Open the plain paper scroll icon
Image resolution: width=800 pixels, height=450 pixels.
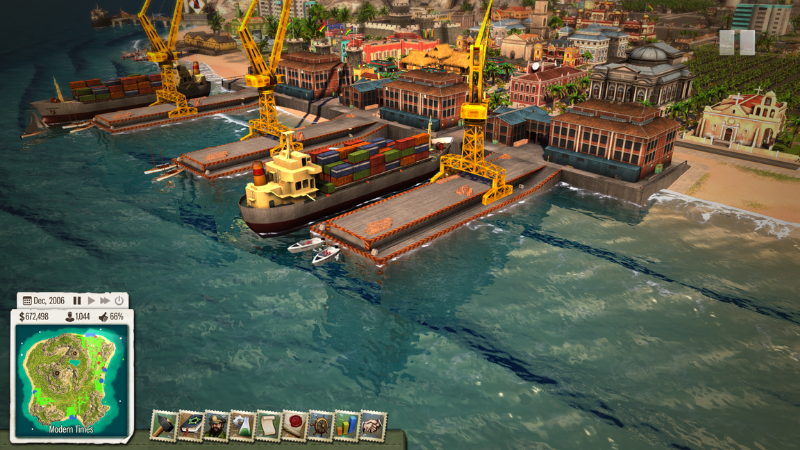point(268,426)
